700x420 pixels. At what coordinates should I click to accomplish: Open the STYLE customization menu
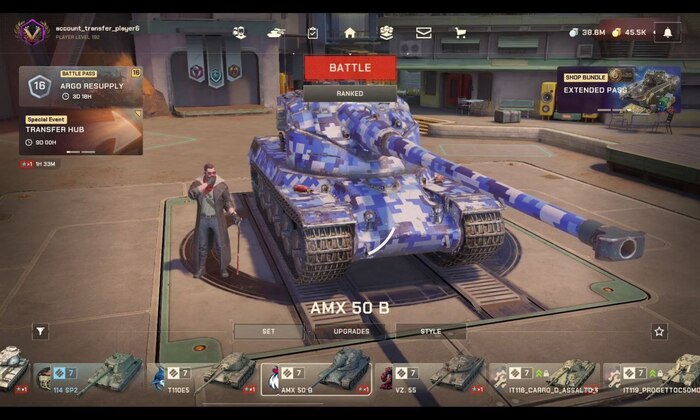tap(431, 331)
